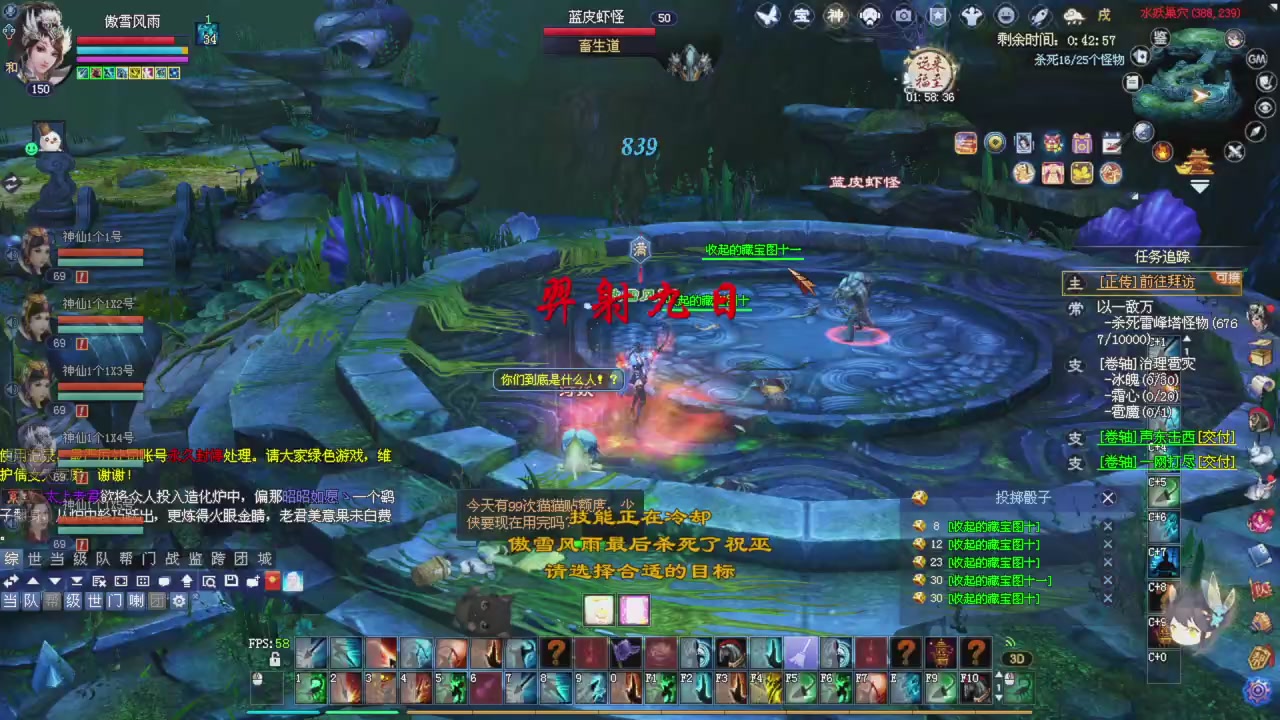The width and height of the screenshot is (1280, 720).
Task: Enable the grayed 帮 guild chat filter
Action: [x=51, y=601]
